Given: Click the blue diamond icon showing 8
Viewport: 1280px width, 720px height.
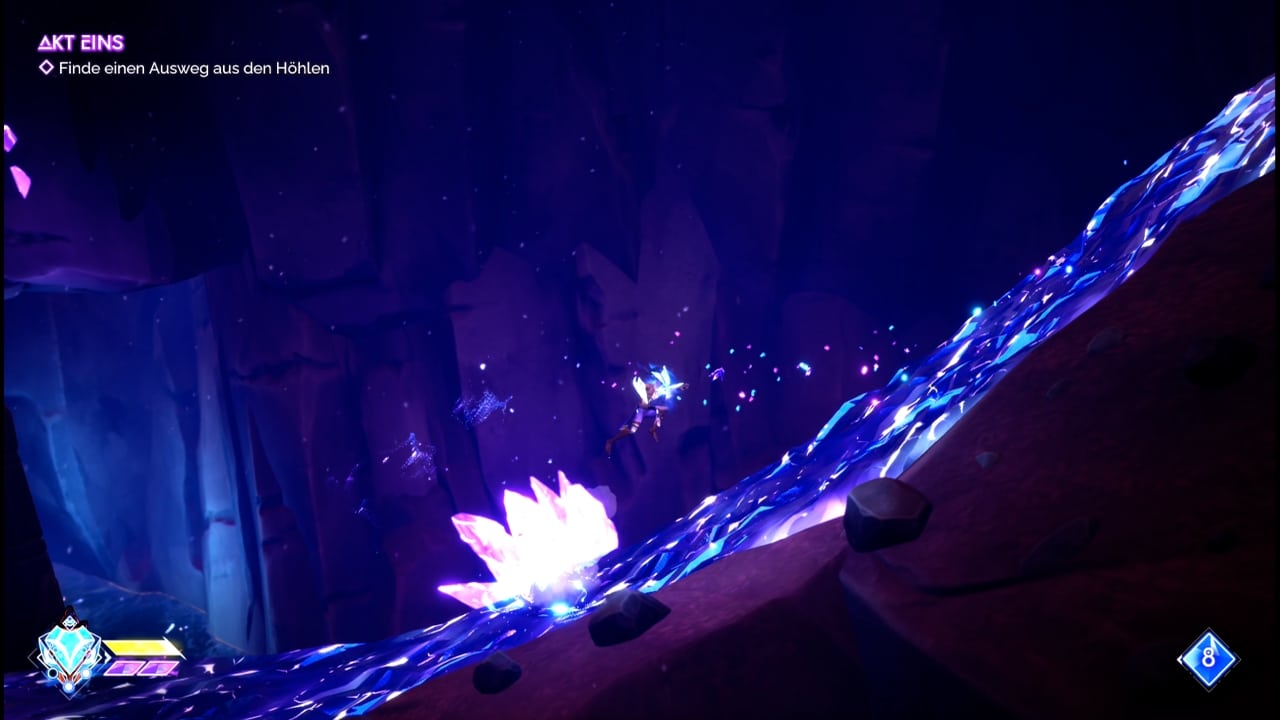Looking at the screenshot, I should (x=1208, y=659).
